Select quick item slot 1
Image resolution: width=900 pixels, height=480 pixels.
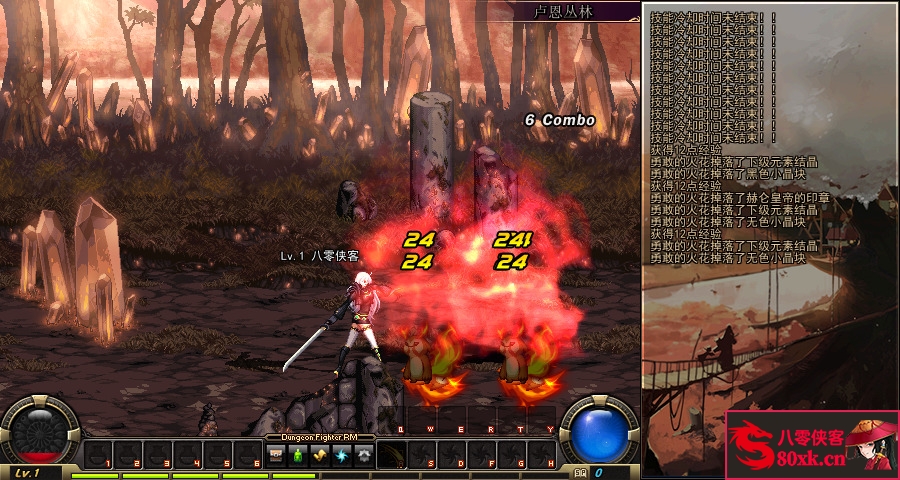pyautogui.click(x=98, y=456)
